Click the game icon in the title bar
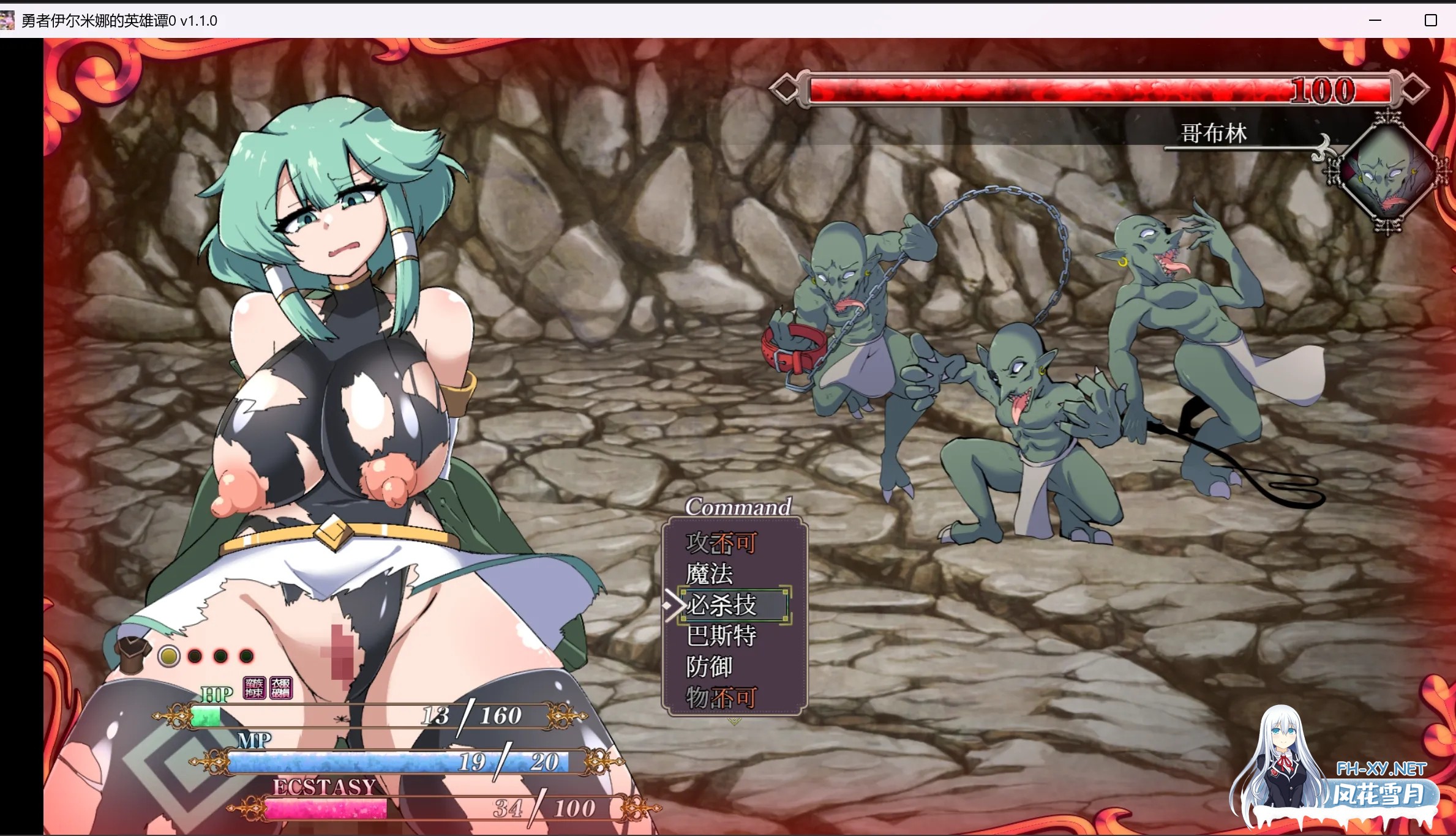Viewport: 1456px width, 836px height. [x=9, y=20]
